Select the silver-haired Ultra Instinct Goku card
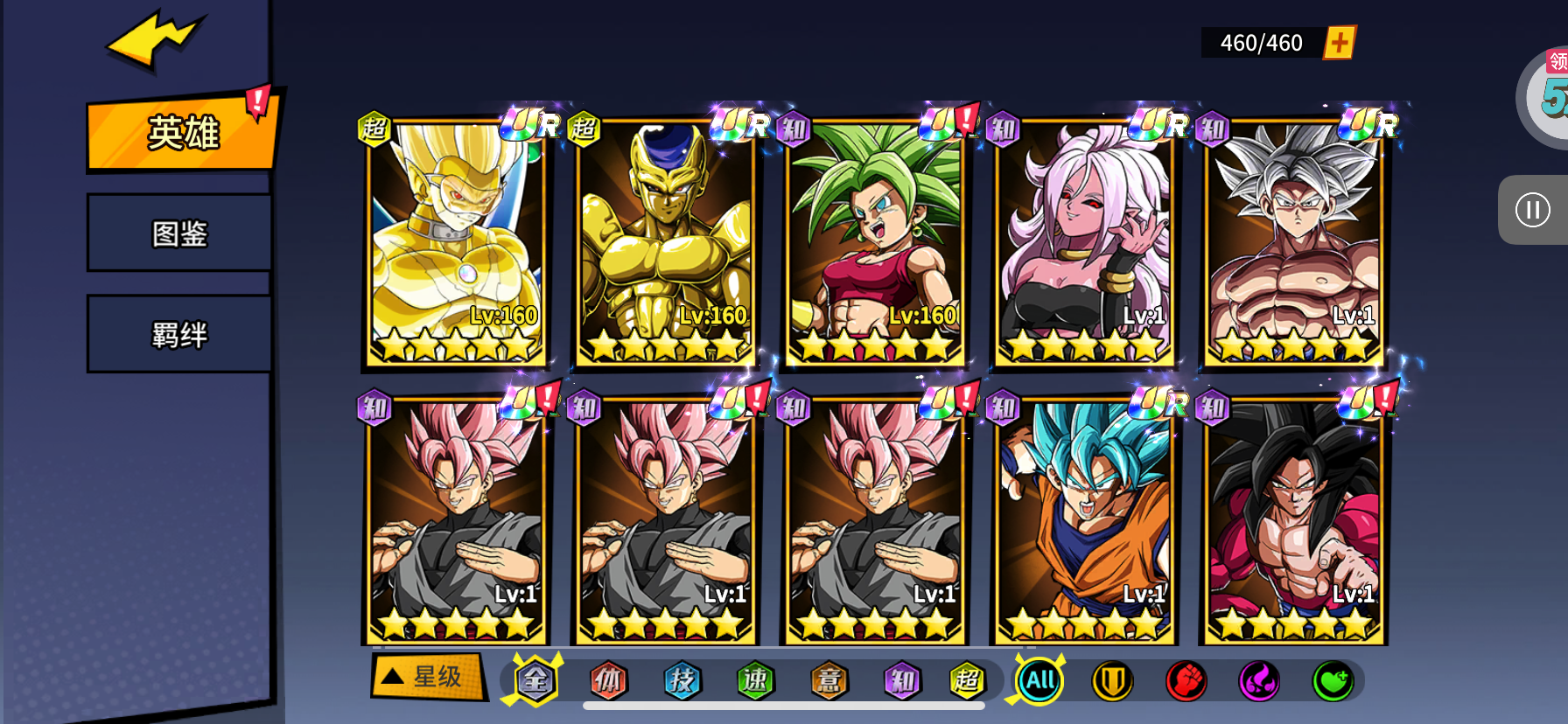 click(x=1293, y=242)
